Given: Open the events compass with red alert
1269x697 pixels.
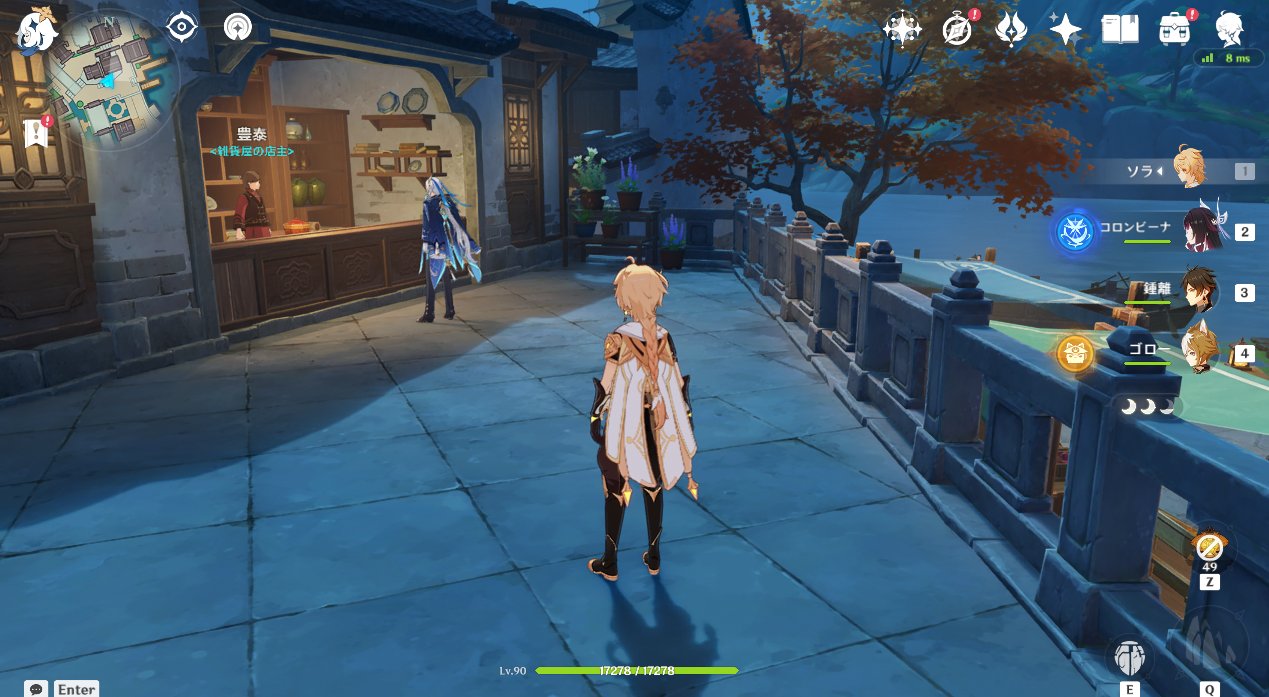Looking at the screenshot, I should [x=958, y=29].
